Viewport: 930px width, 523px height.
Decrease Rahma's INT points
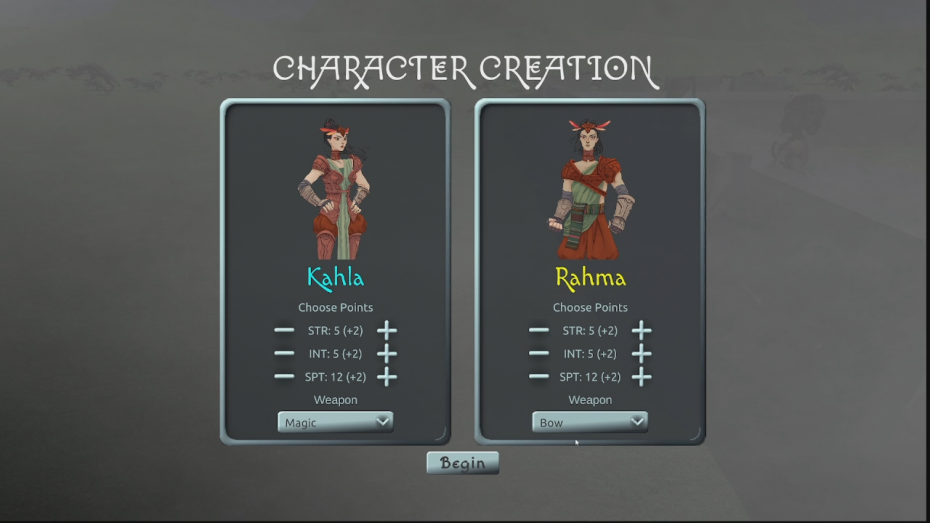tap(539, 353)
